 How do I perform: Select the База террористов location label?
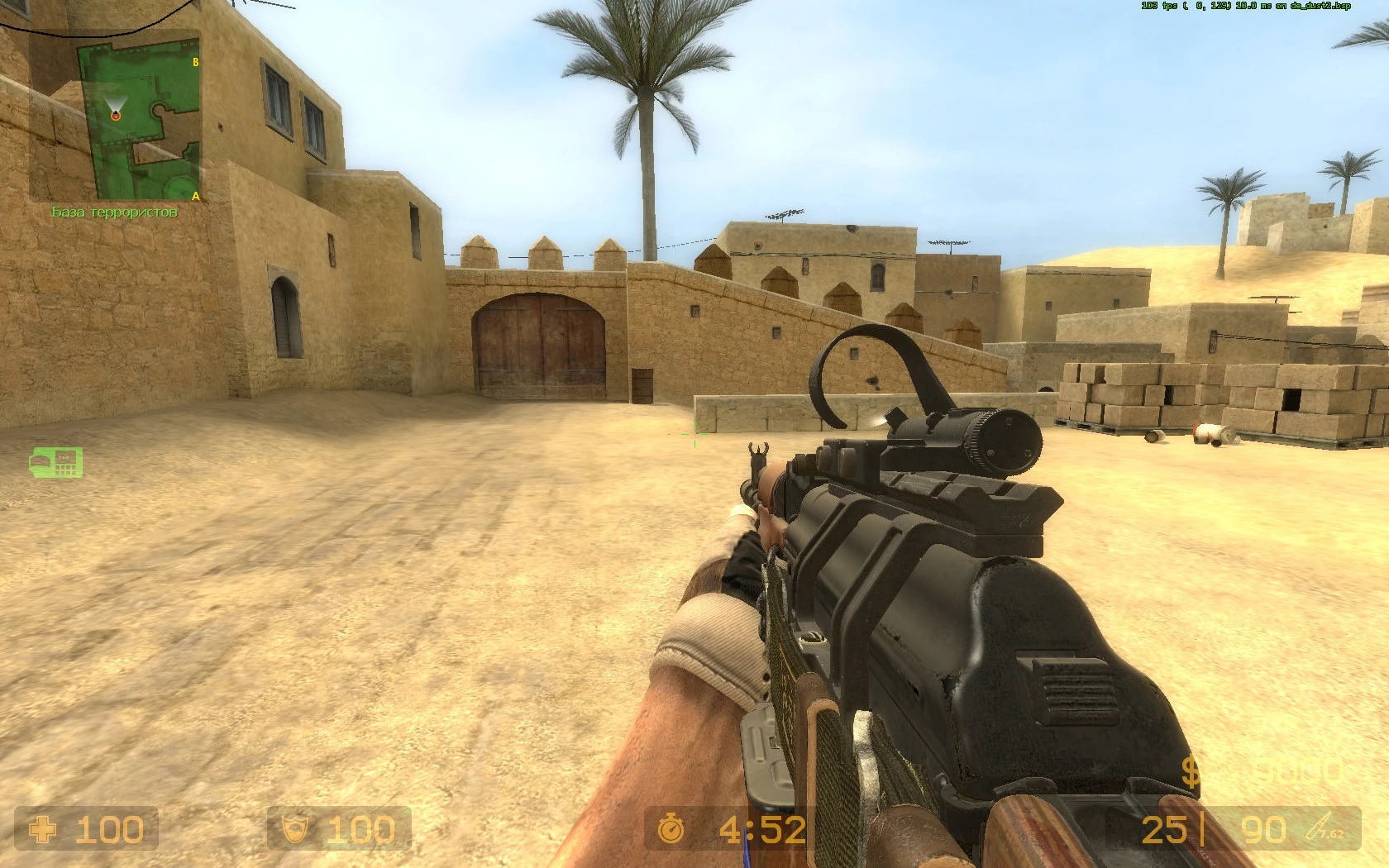(113, 212)
